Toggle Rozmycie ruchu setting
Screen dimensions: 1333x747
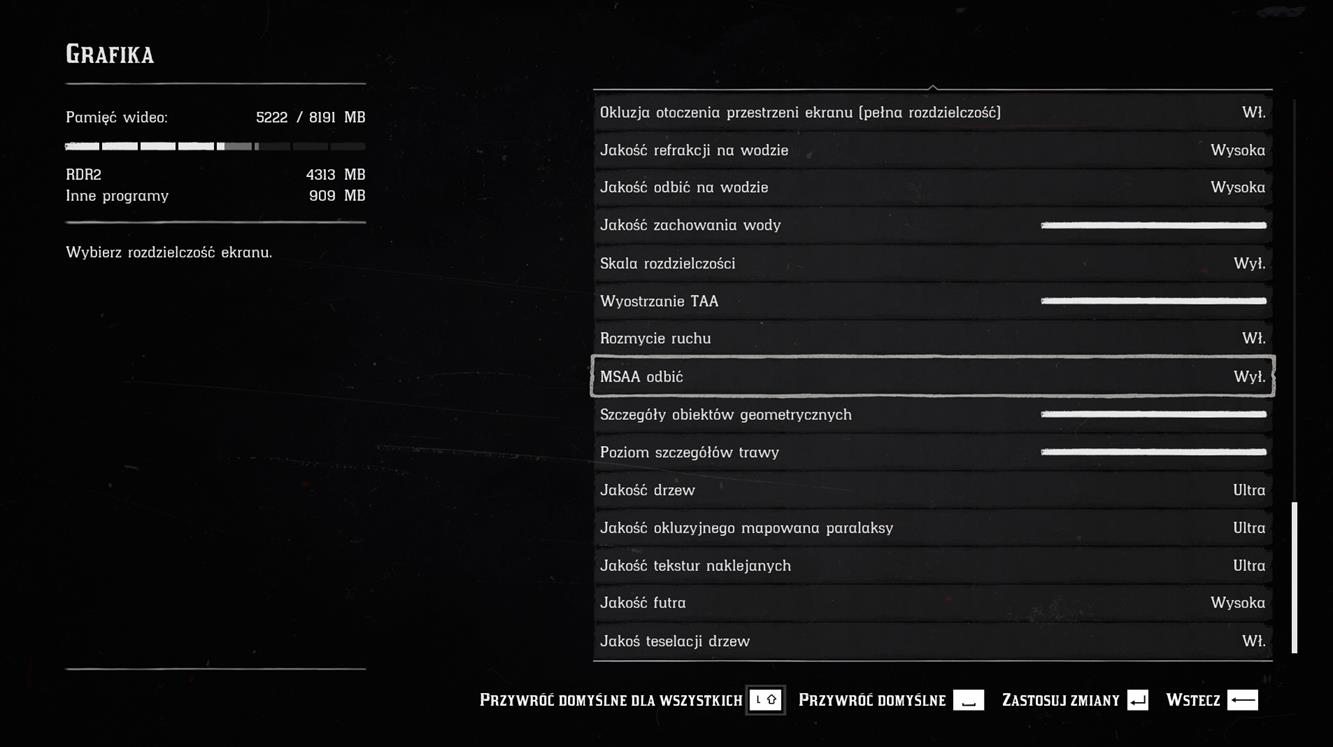932,338
